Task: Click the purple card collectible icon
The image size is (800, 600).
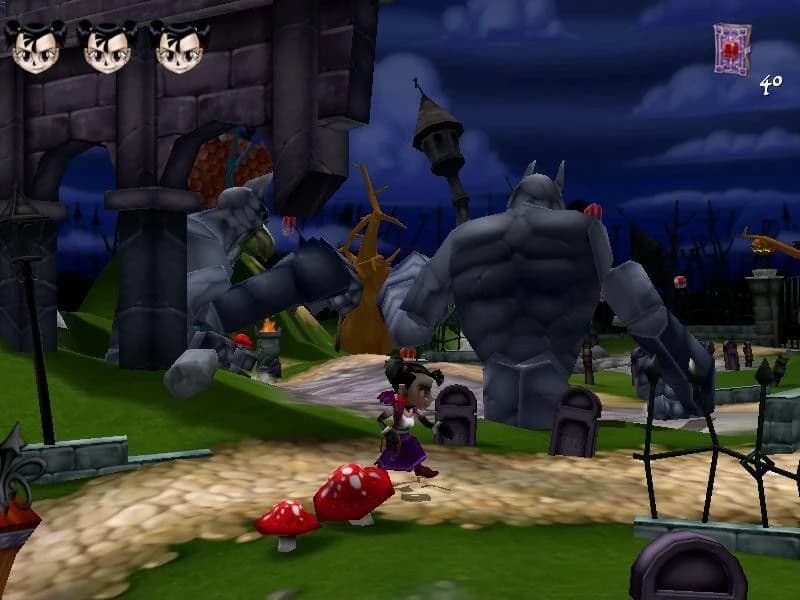Action: [731, 49]
